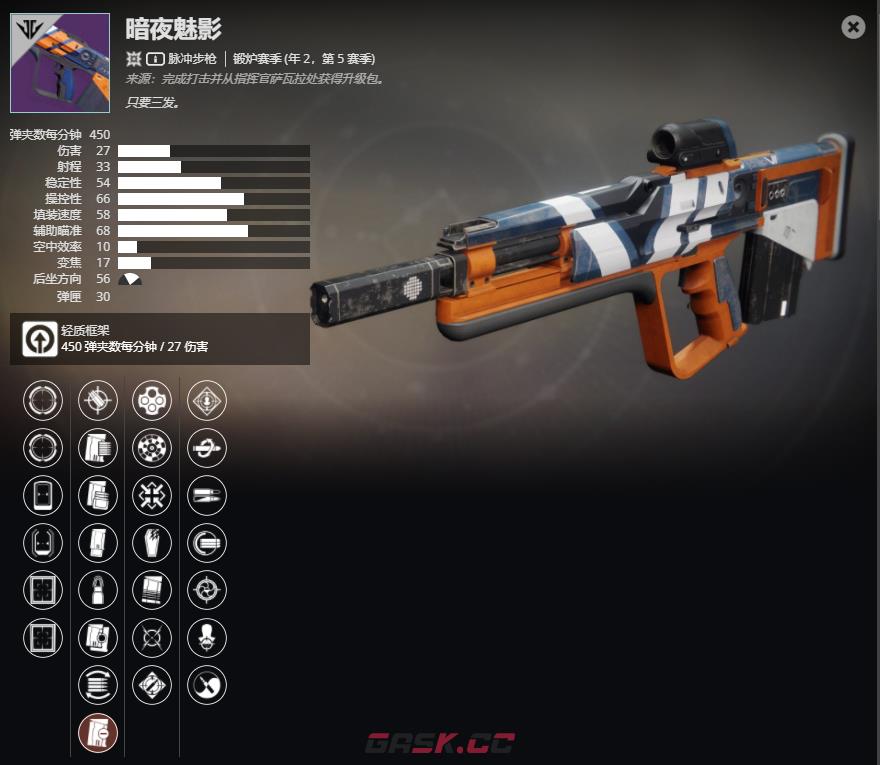The image size is (880, 765).
Task: Choose the bracket-shaped sight icon
Action: pyautogui.click(x=43, y=543)
